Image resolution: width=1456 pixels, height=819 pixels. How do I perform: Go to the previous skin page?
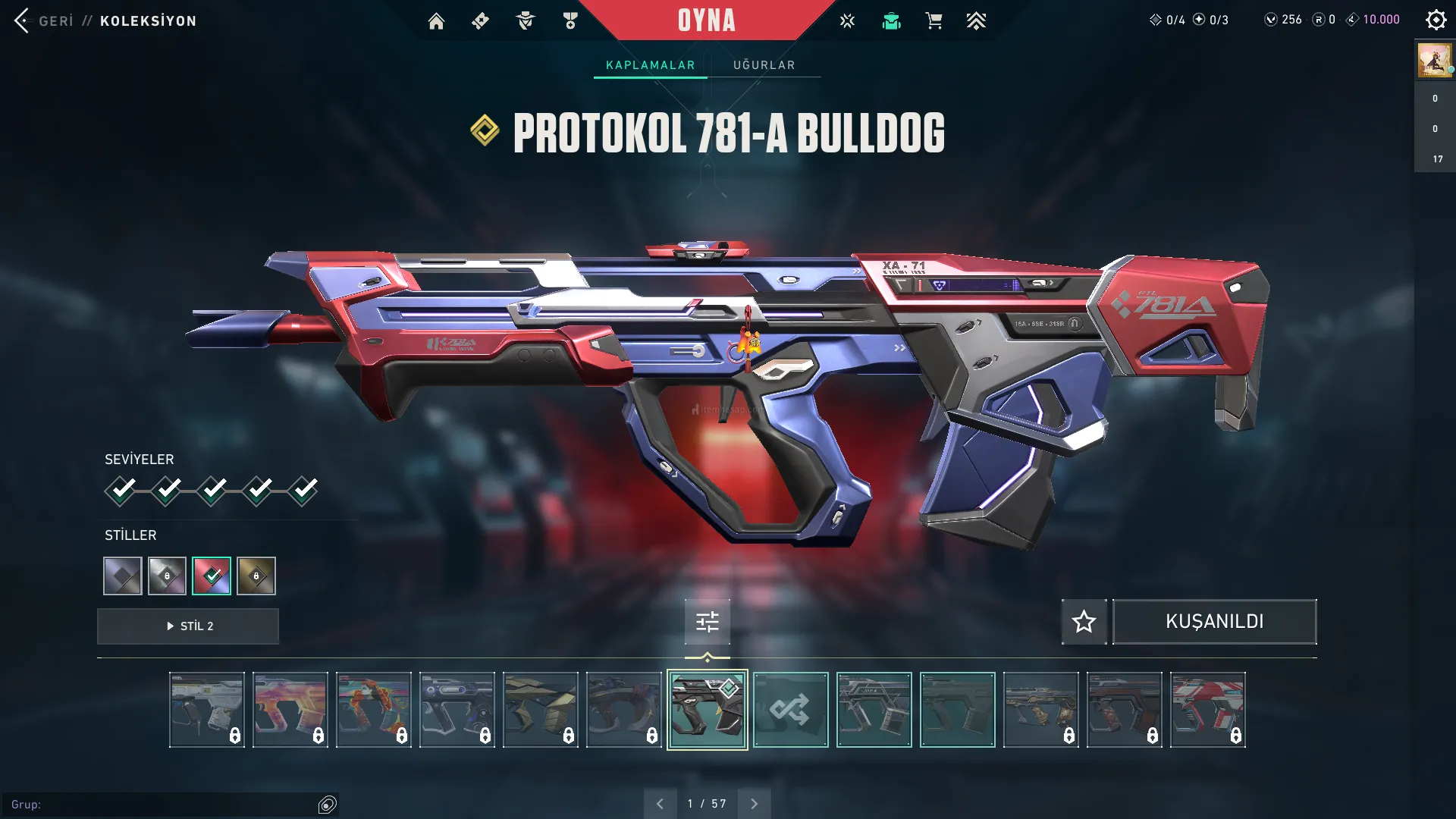[x=660, y=804]
